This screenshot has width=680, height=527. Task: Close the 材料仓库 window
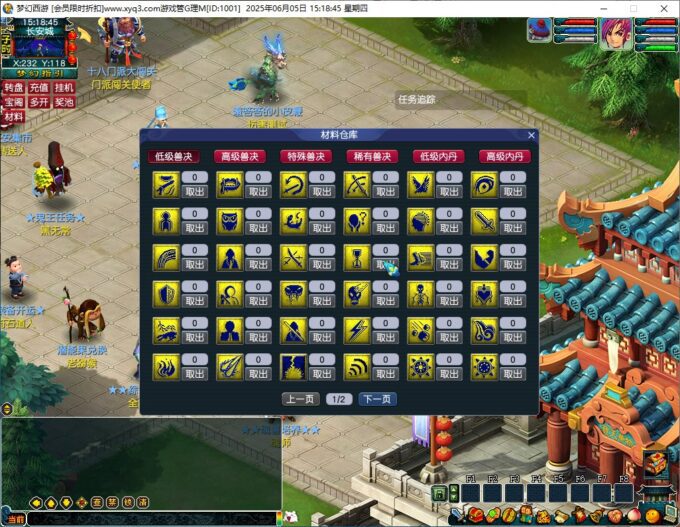coord(531,135)
